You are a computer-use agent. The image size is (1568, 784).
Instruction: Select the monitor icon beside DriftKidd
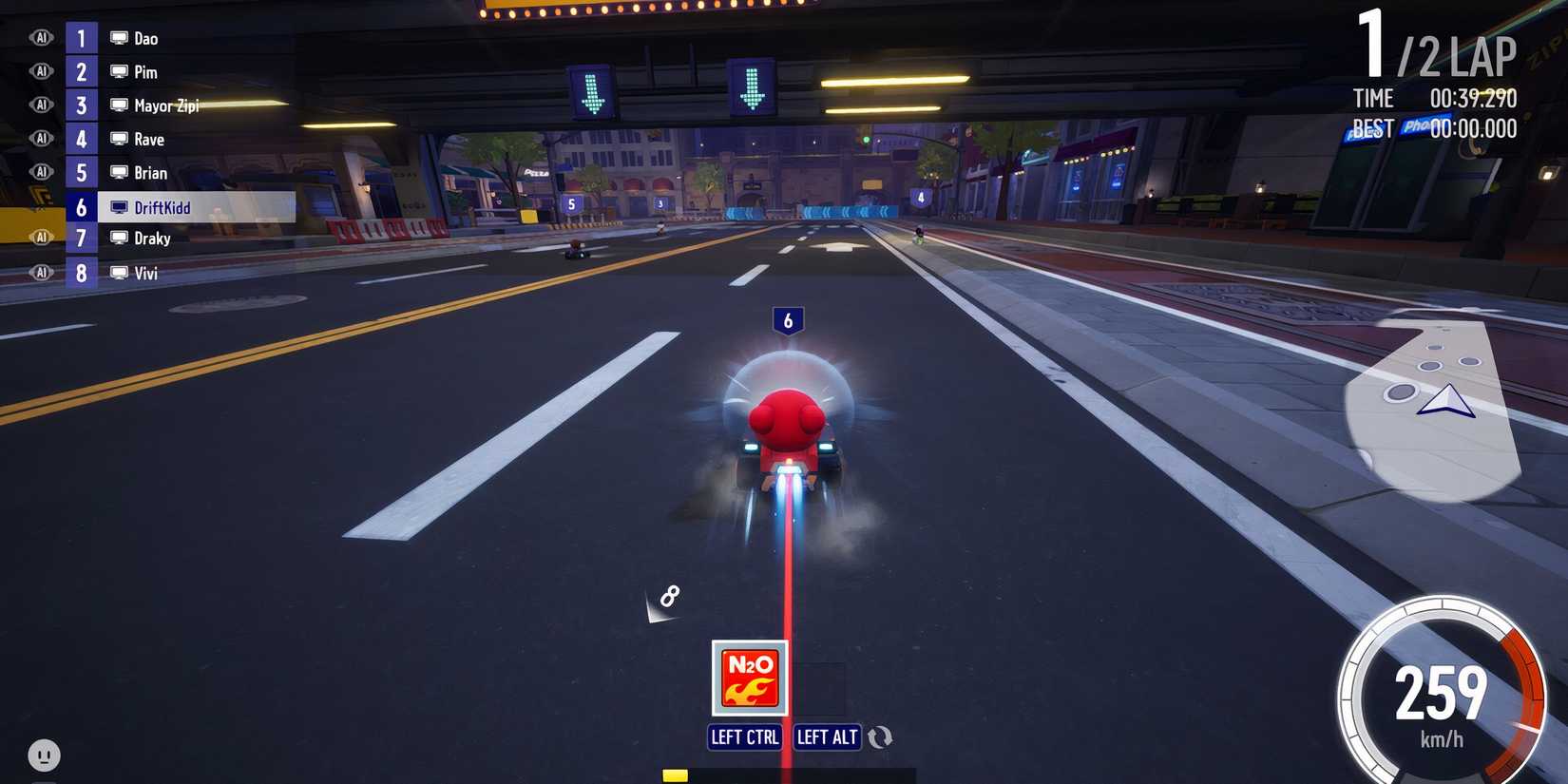118,206
